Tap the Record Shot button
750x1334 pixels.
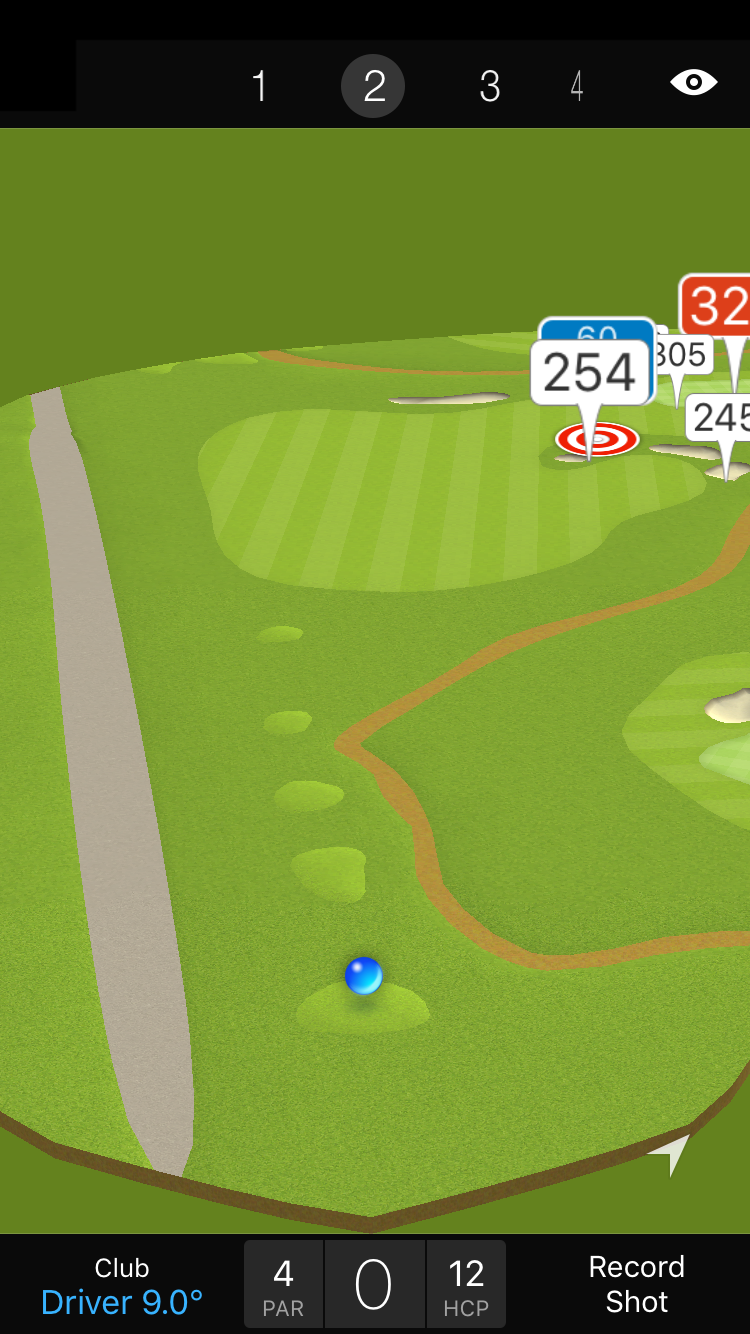636,1284
